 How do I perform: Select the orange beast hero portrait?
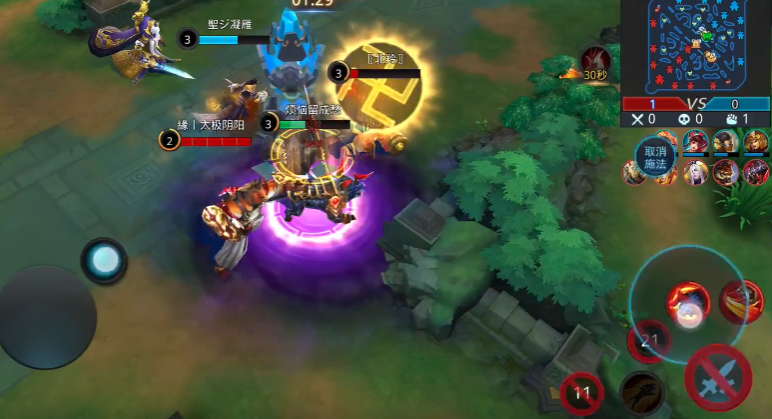pyautogui.click(x=726, y=172)
